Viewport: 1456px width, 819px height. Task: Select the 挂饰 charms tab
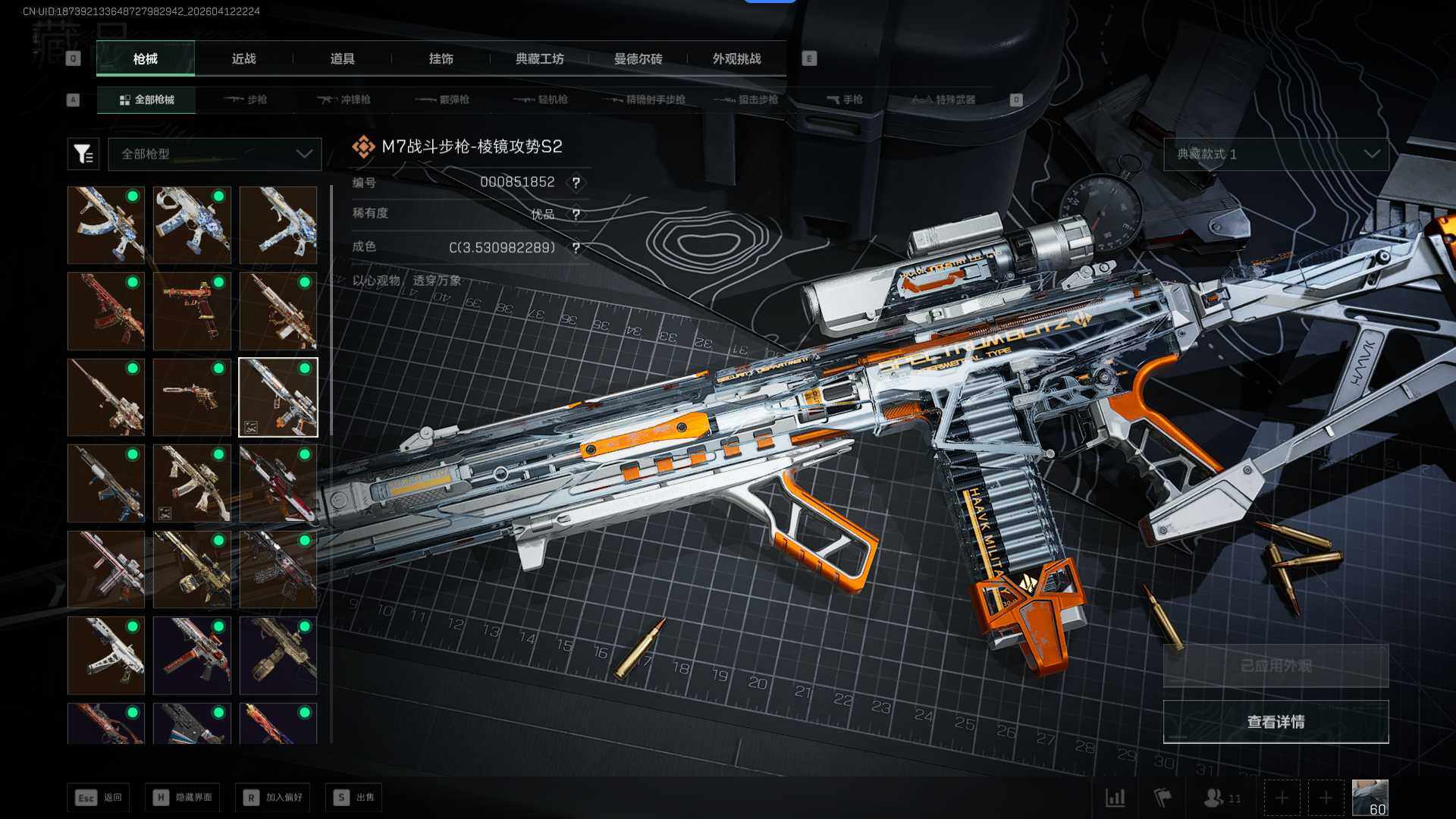click(x=441, y=59)
